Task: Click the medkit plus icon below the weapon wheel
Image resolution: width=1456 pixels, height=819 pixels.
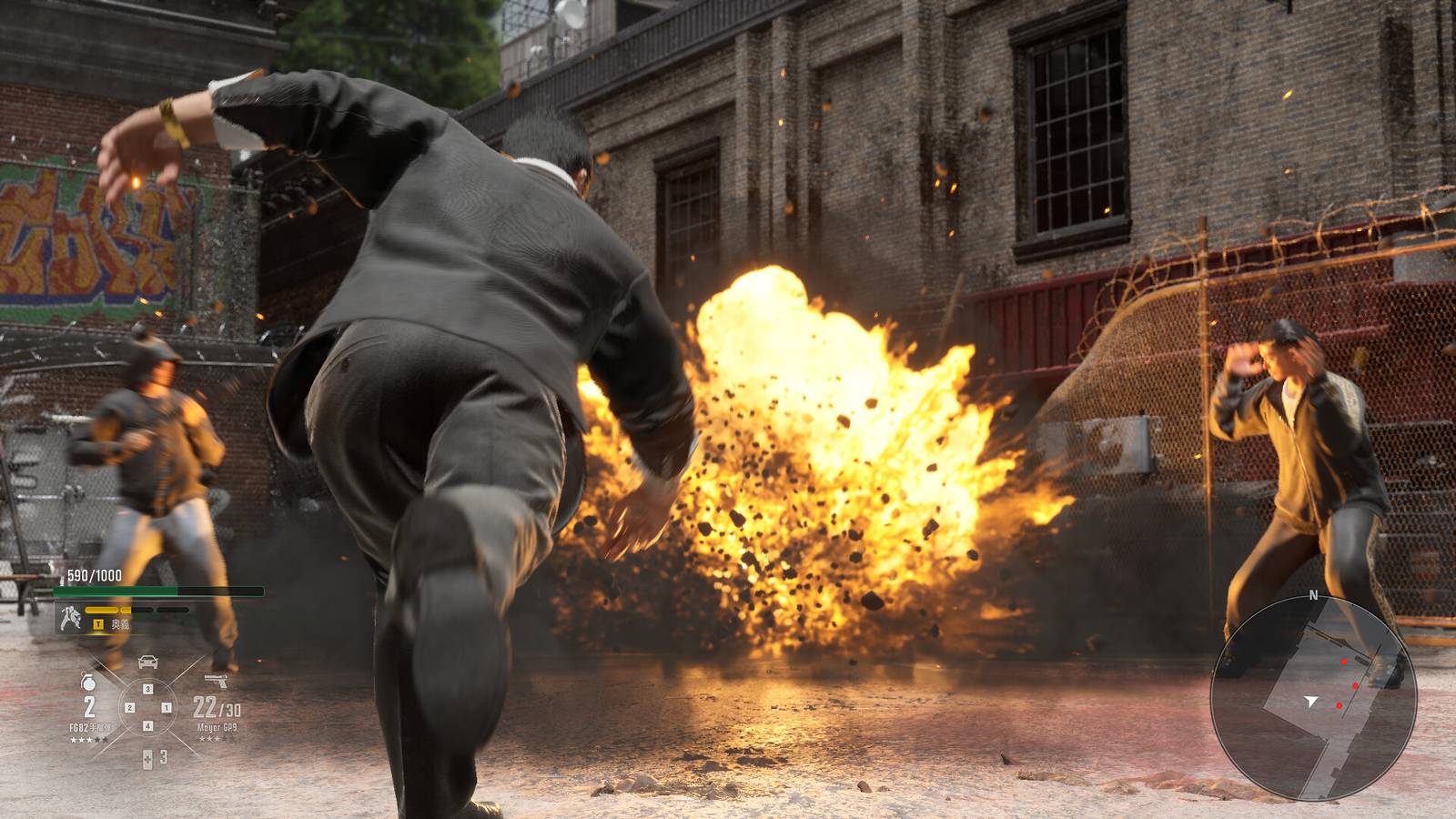Action: pyautogui.click(x=147, y=757)
